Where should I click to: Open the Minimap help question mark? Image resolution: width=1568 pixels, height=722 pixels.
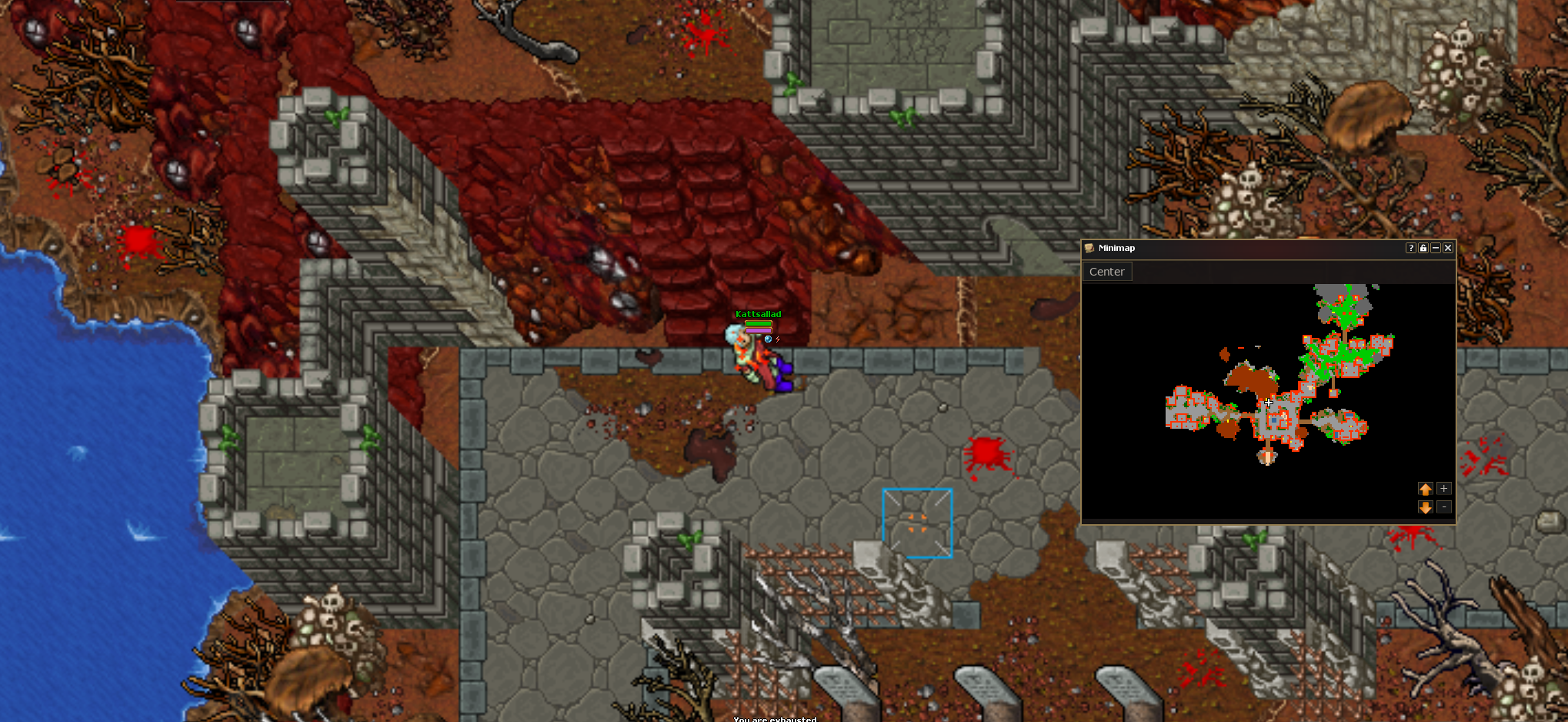1410,248
